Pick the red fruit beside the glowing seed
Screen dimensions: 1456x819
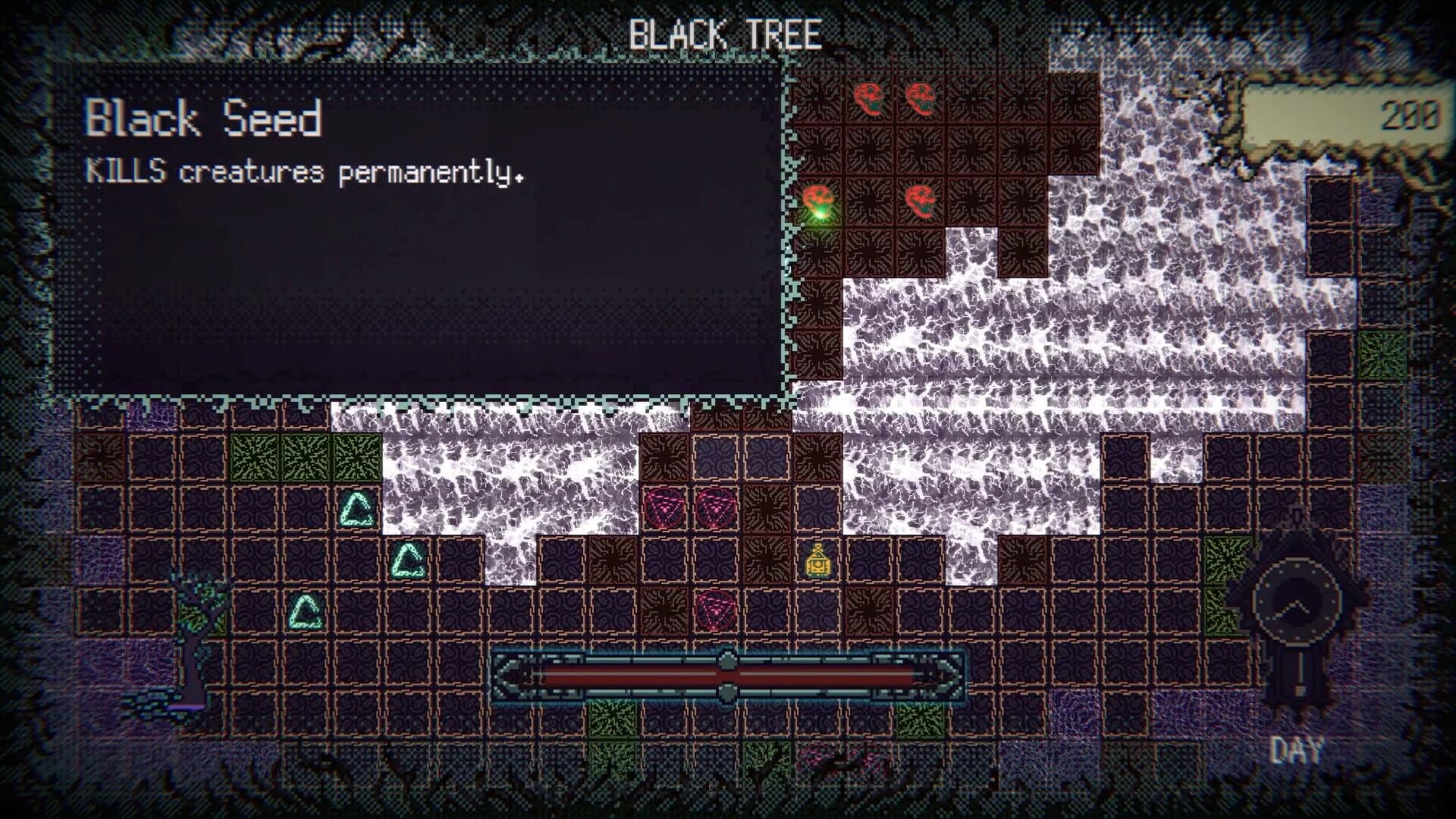tap(921, 201)
